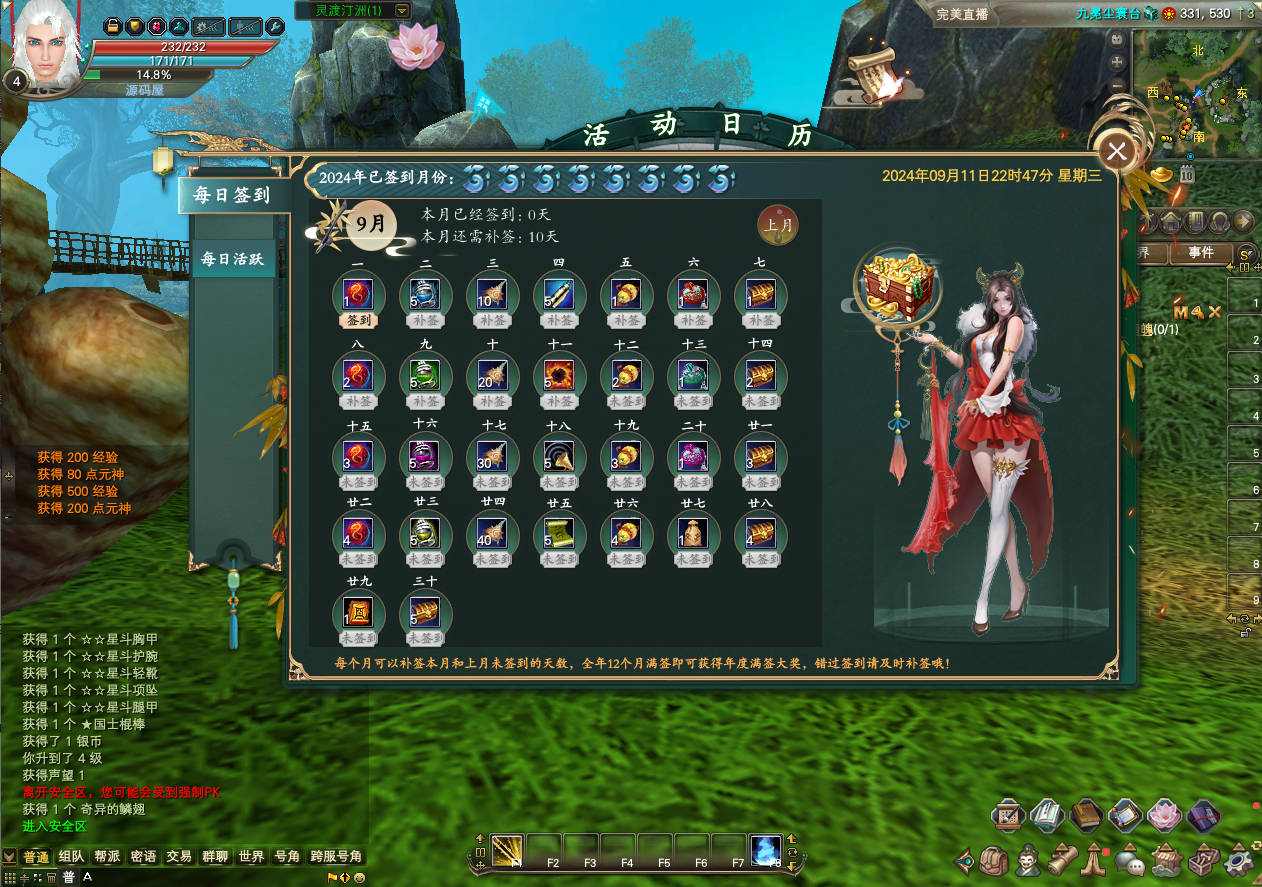Switch chat to the 世界 channel
1262x887 pixels.
(x=252, y=857)
